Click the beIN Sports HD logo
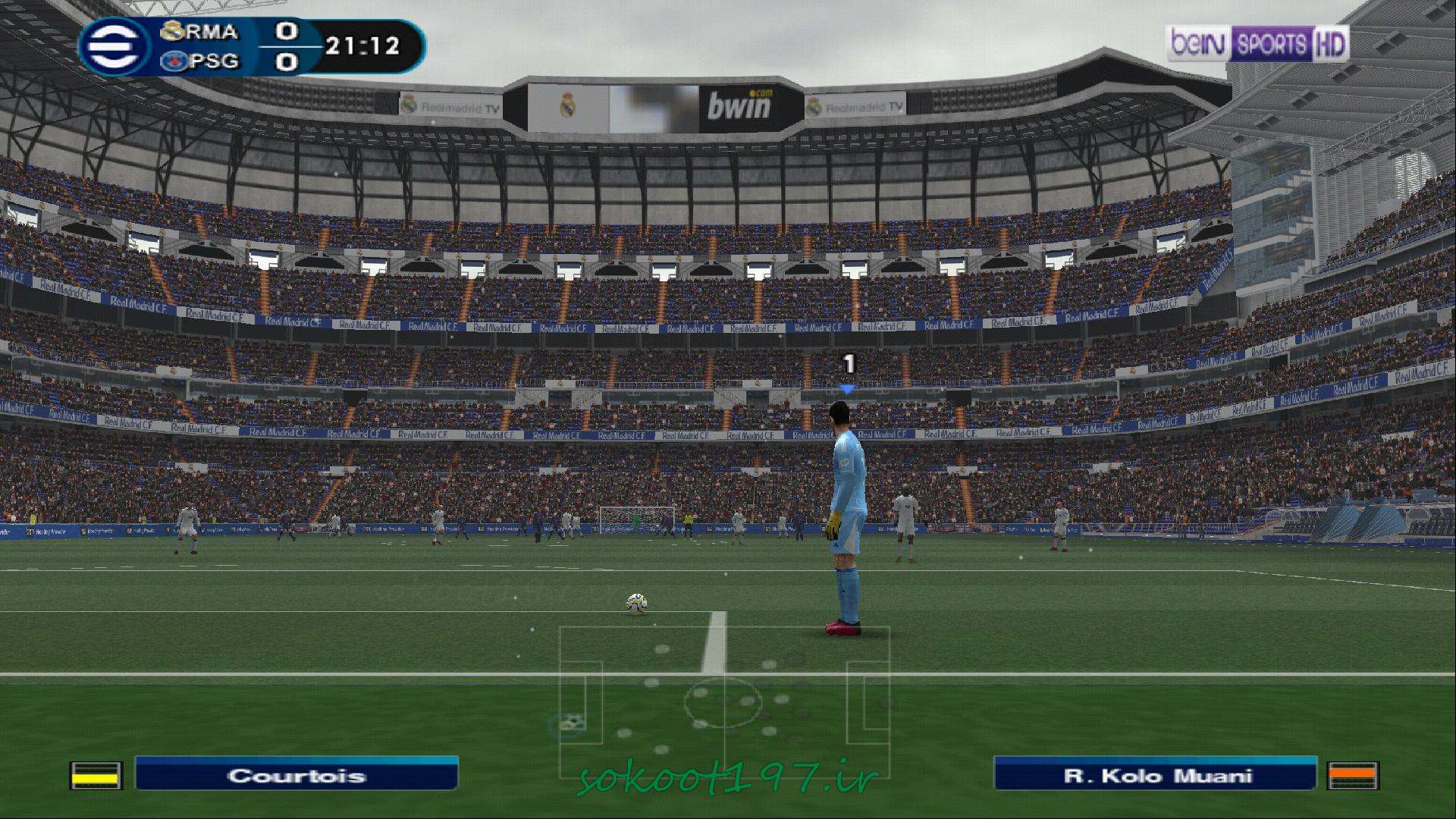The width and height of the screenshot is (1456, 819). [x=1257, y=45]
